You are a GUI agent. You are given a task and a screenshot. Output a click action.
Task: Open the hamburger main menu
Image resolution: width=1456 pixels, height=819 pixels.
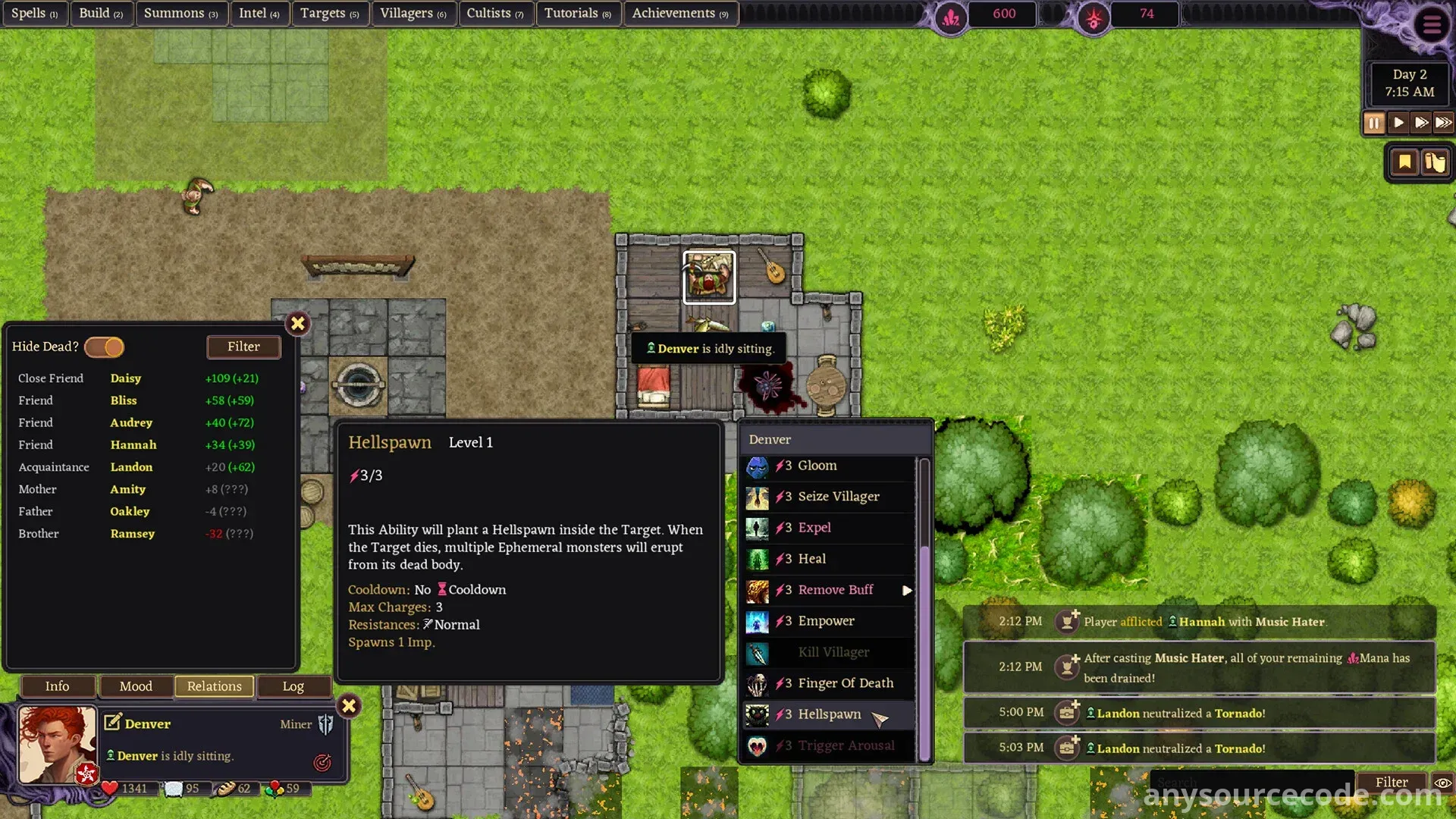point(1432,25)
